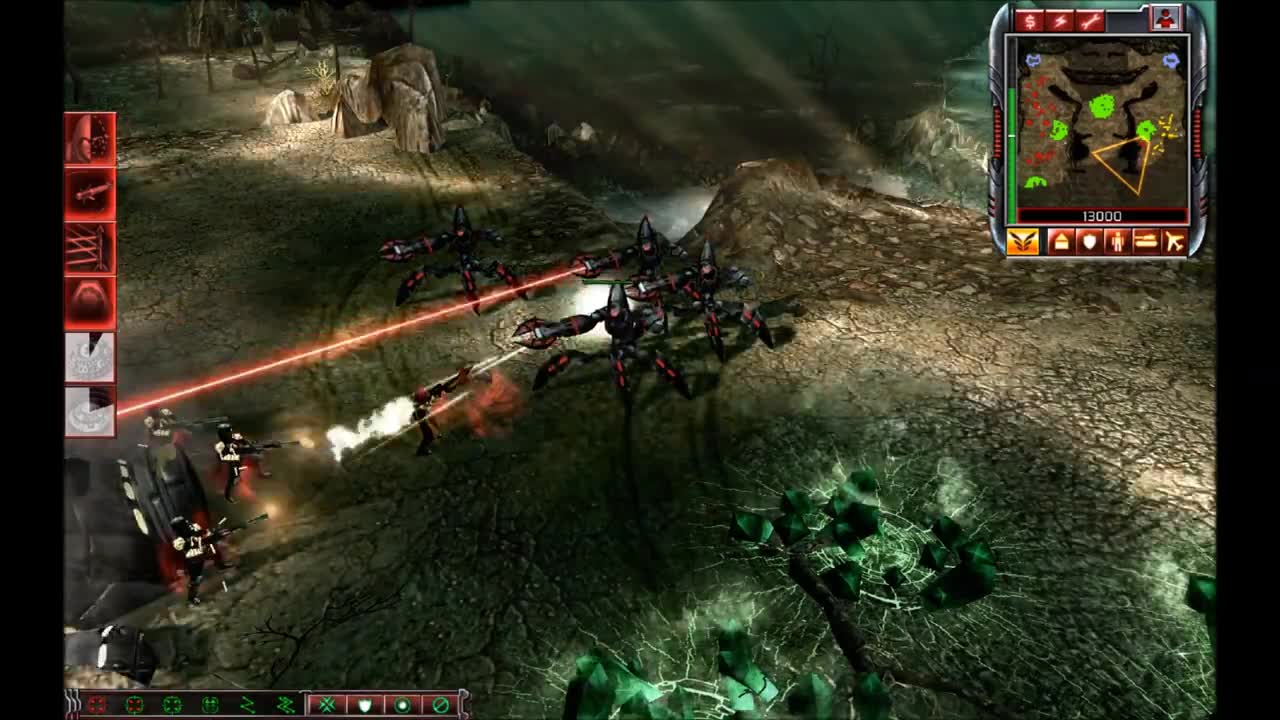The width and height of the screenshot is (1280, 720).
Task: Select the highlighted Nod production tab
Action: pos(1022,240)
